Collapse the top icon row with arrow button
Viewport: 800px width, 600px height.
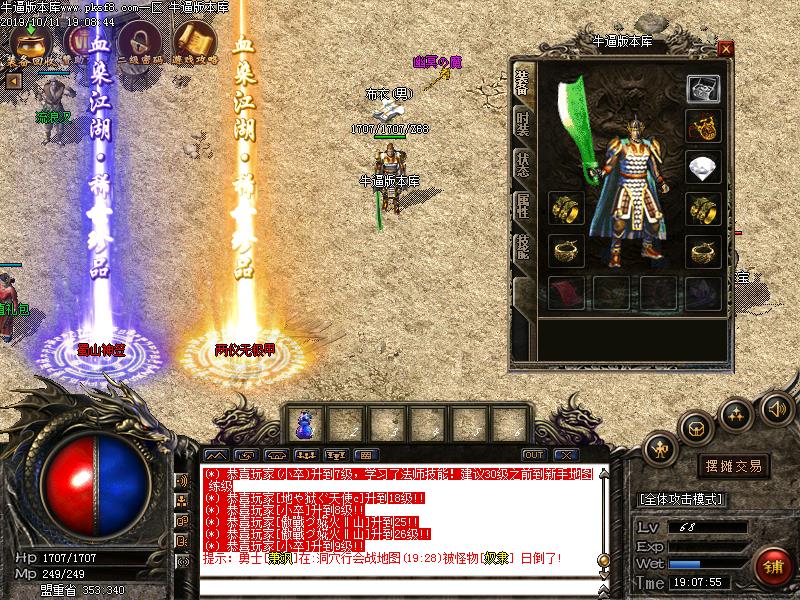(x=13, y=80)
